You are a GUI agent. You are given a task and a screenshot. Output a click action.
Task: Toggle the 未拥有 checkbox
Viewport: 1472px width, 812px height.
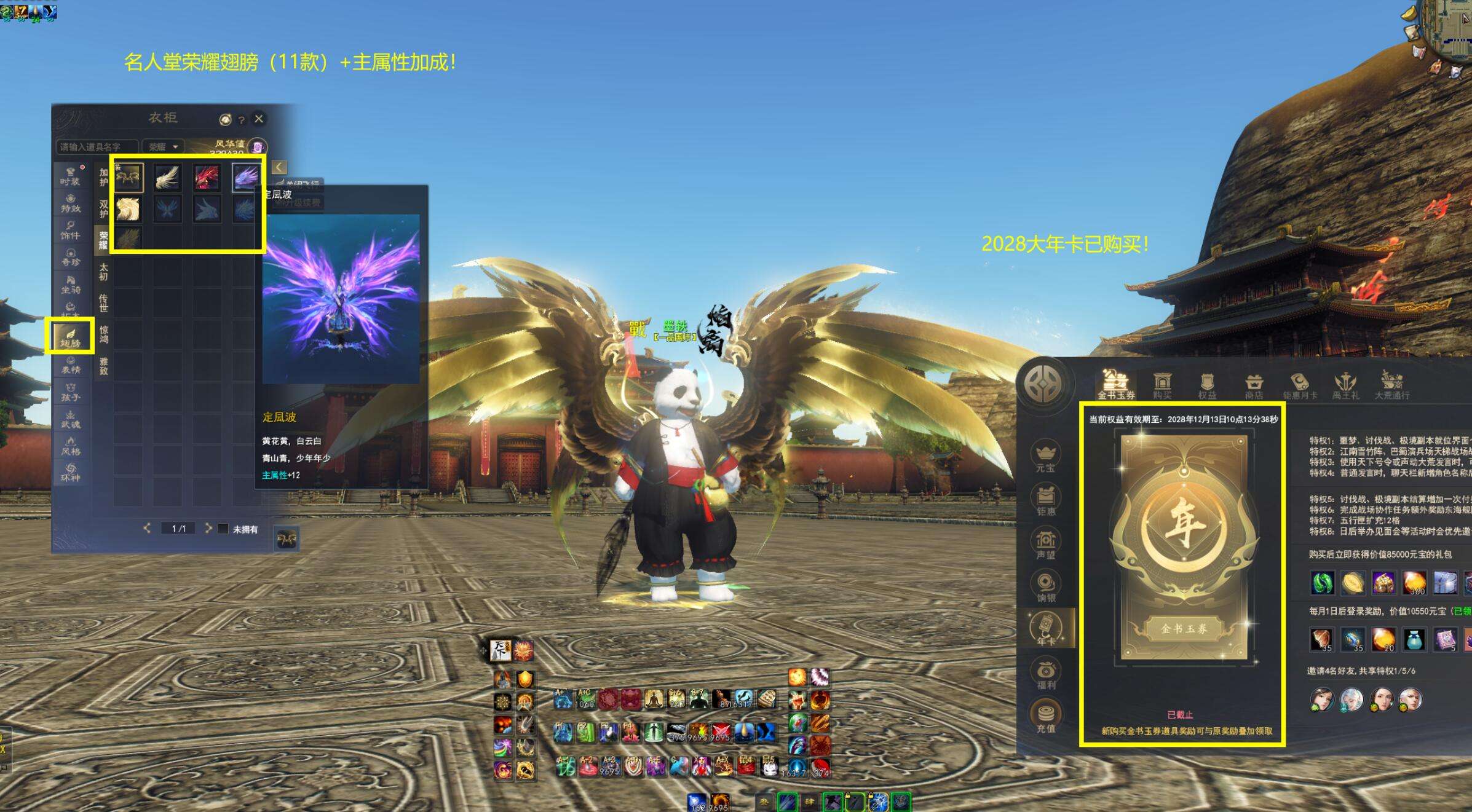[x=224, y=529]
